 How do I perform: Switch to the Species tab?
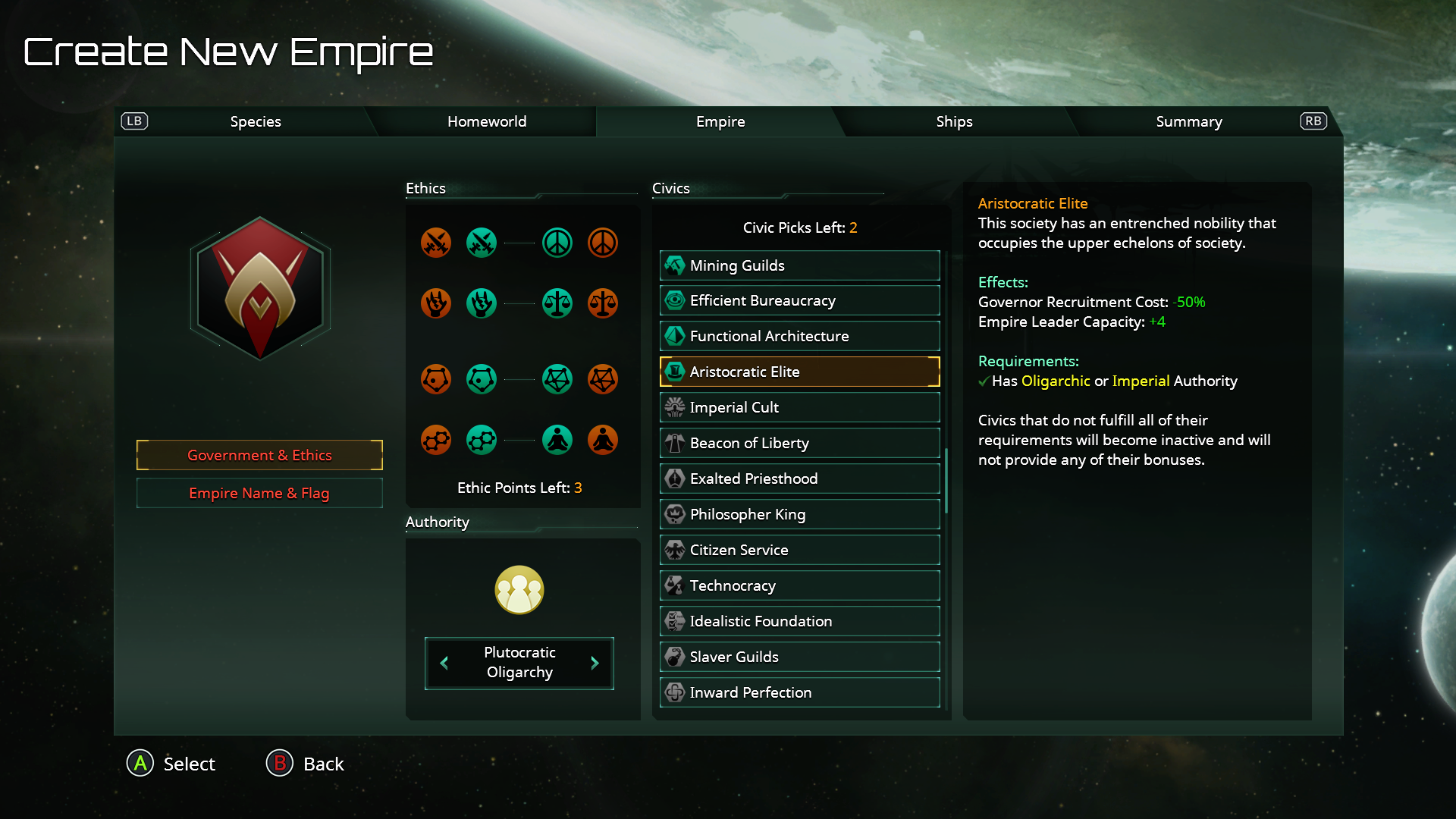click(x=256, y=121)
